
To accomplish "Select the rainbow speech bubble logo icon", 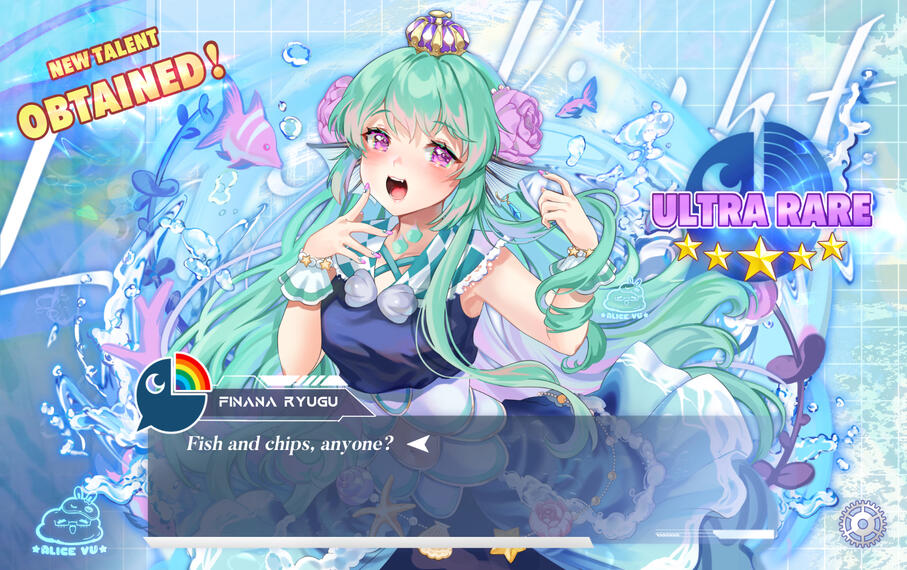I will tap(172, 386).
